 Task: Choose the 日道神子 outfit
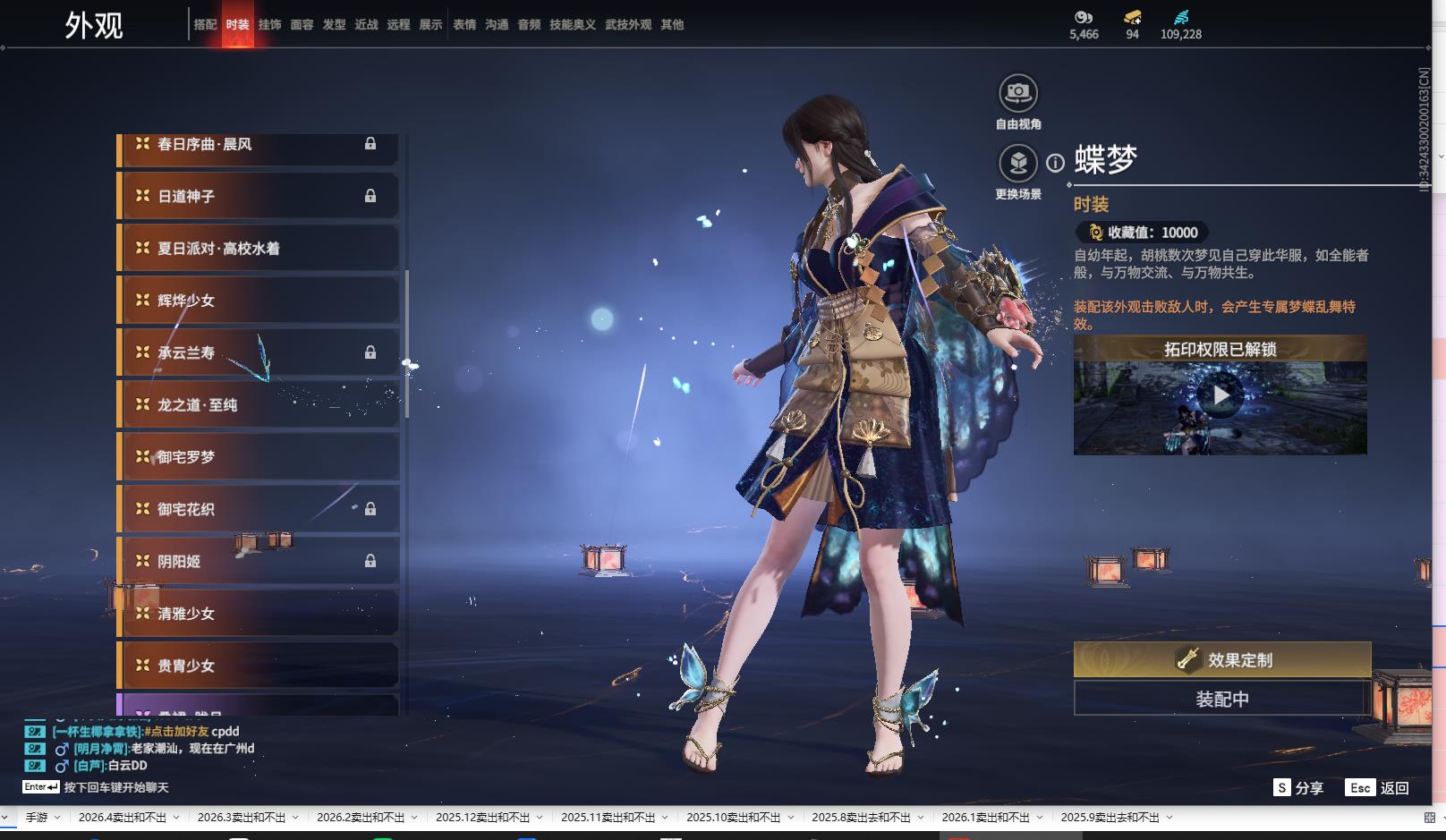258,196
